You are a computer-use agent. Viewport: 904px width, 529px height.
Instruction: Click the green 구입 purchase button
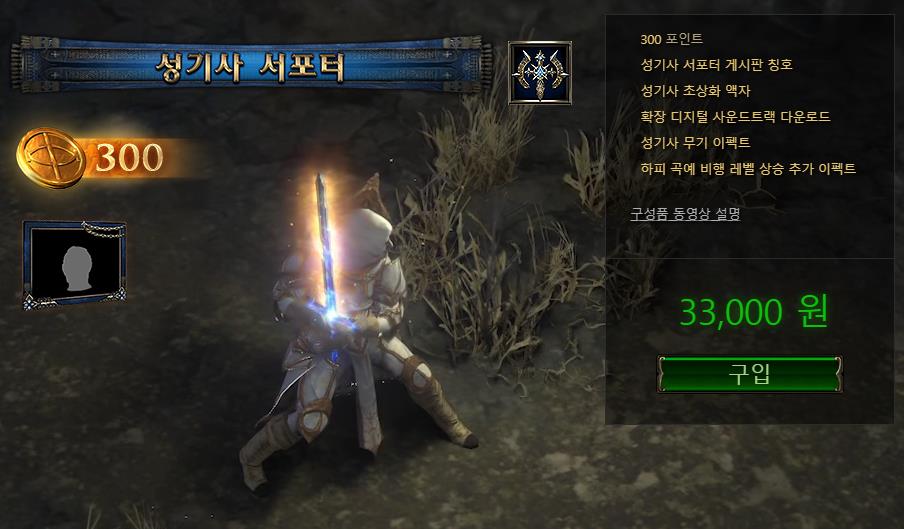coord(749,374)
